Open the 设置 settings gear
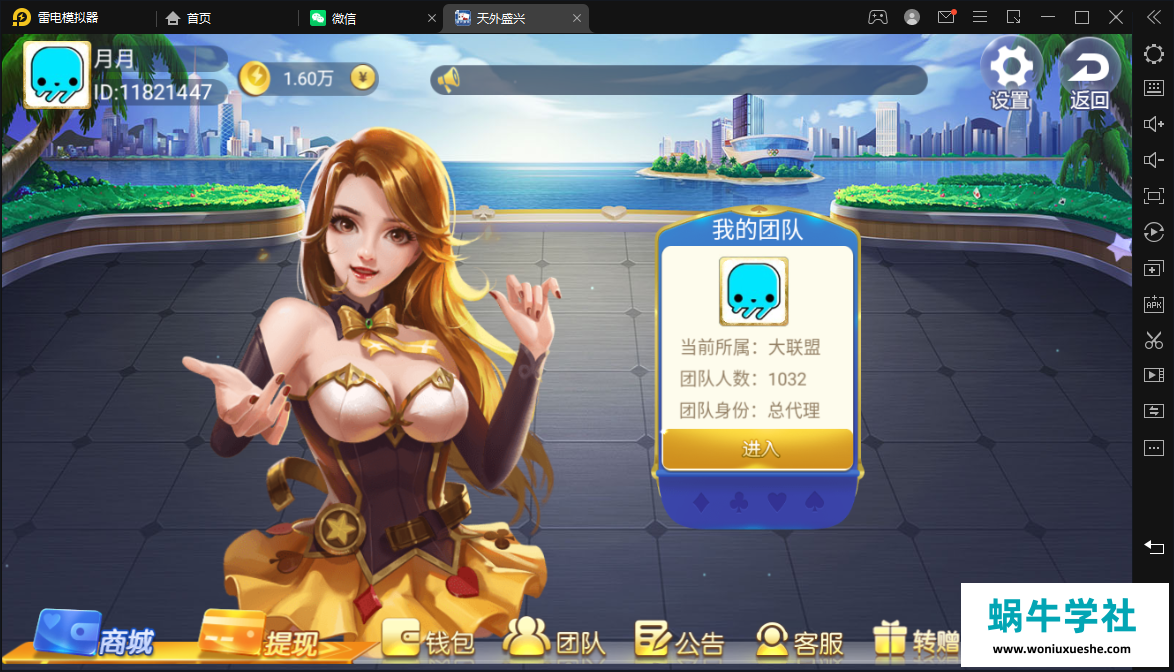This screenshot has width=1174, height=672. click(1010, 72)
